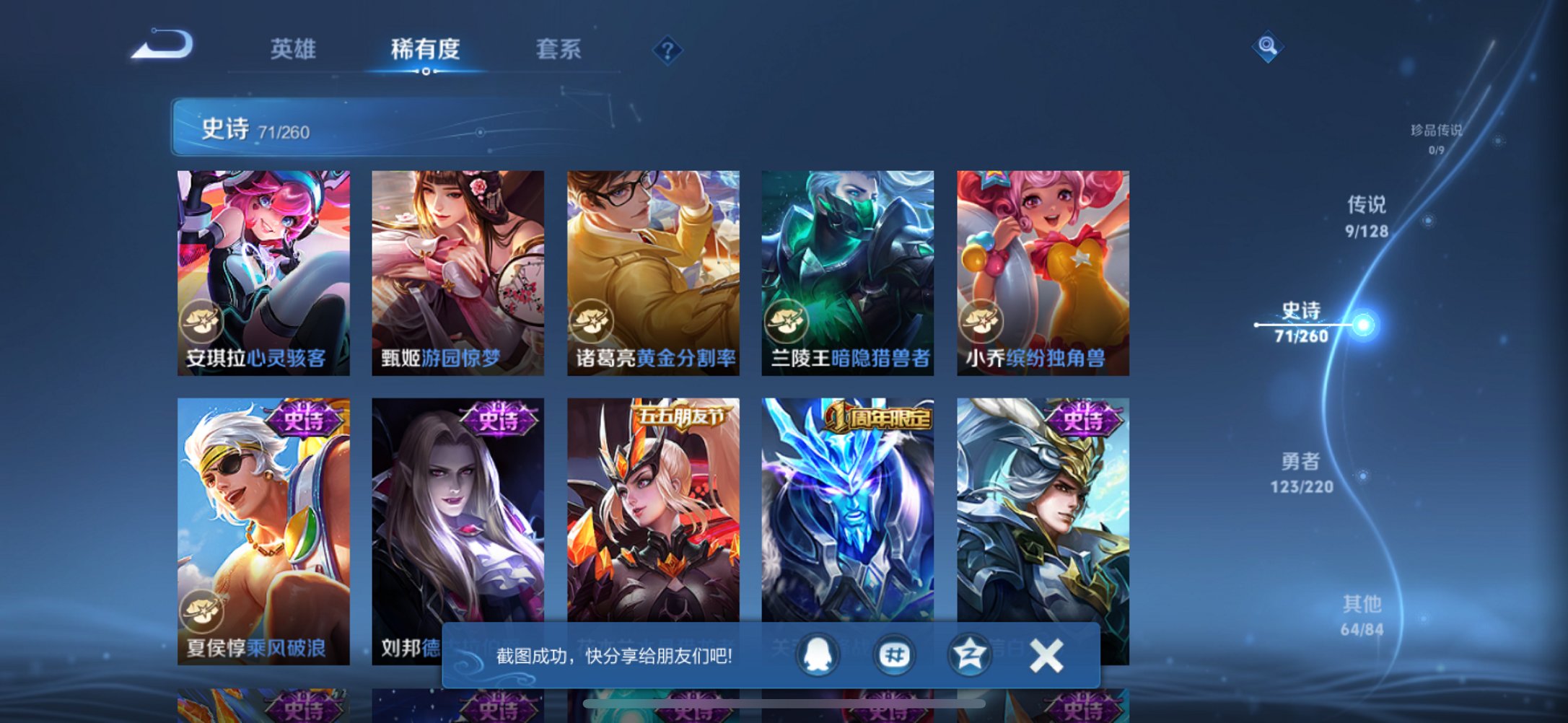Open the 兰陵王暗隐猎兽者 skin
The image size is (1568, 723).
tap(846, 274)
